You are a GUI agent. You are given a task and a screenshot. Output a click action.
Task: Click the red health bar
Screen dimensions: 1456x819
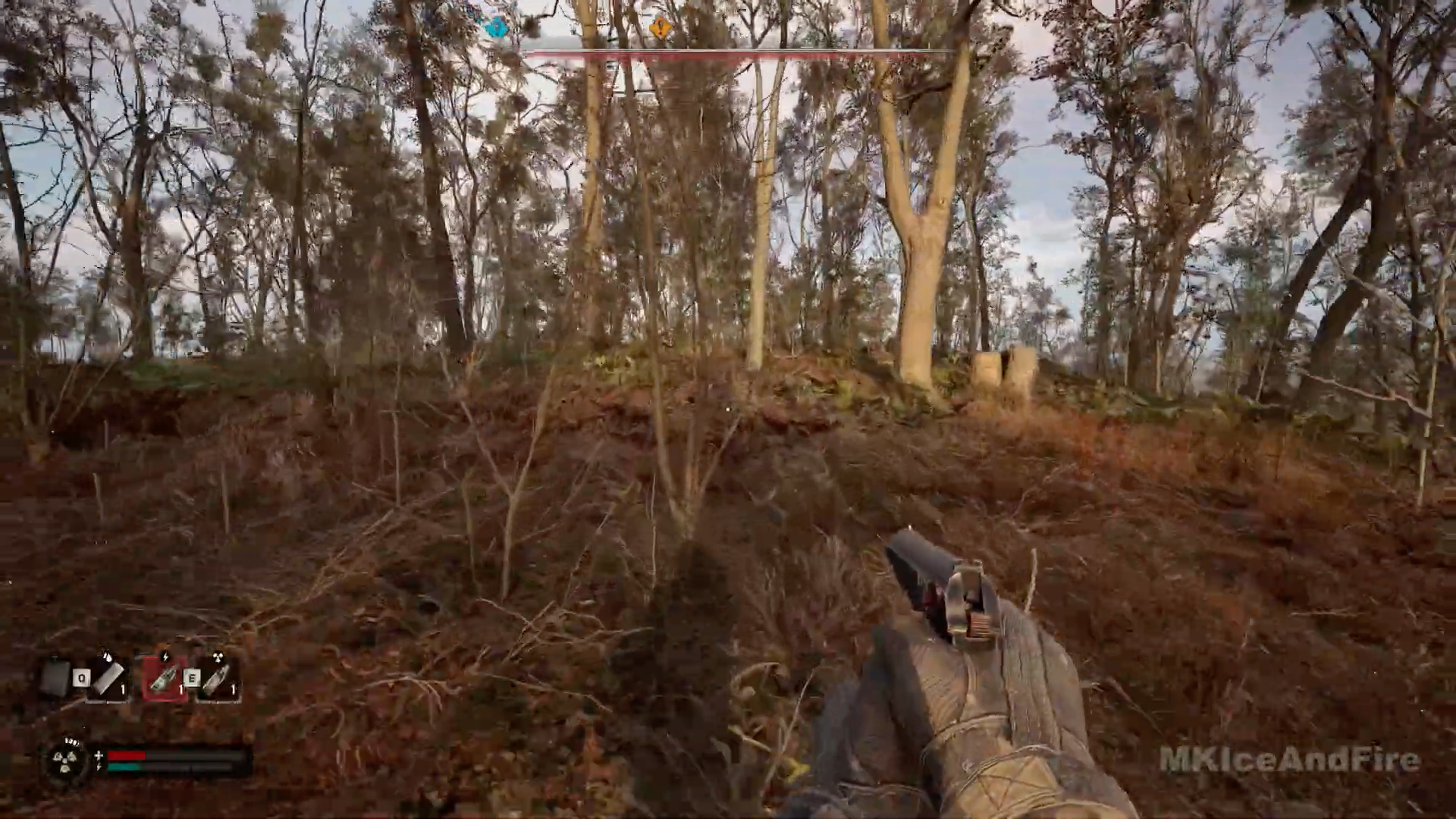click(126, 756)
